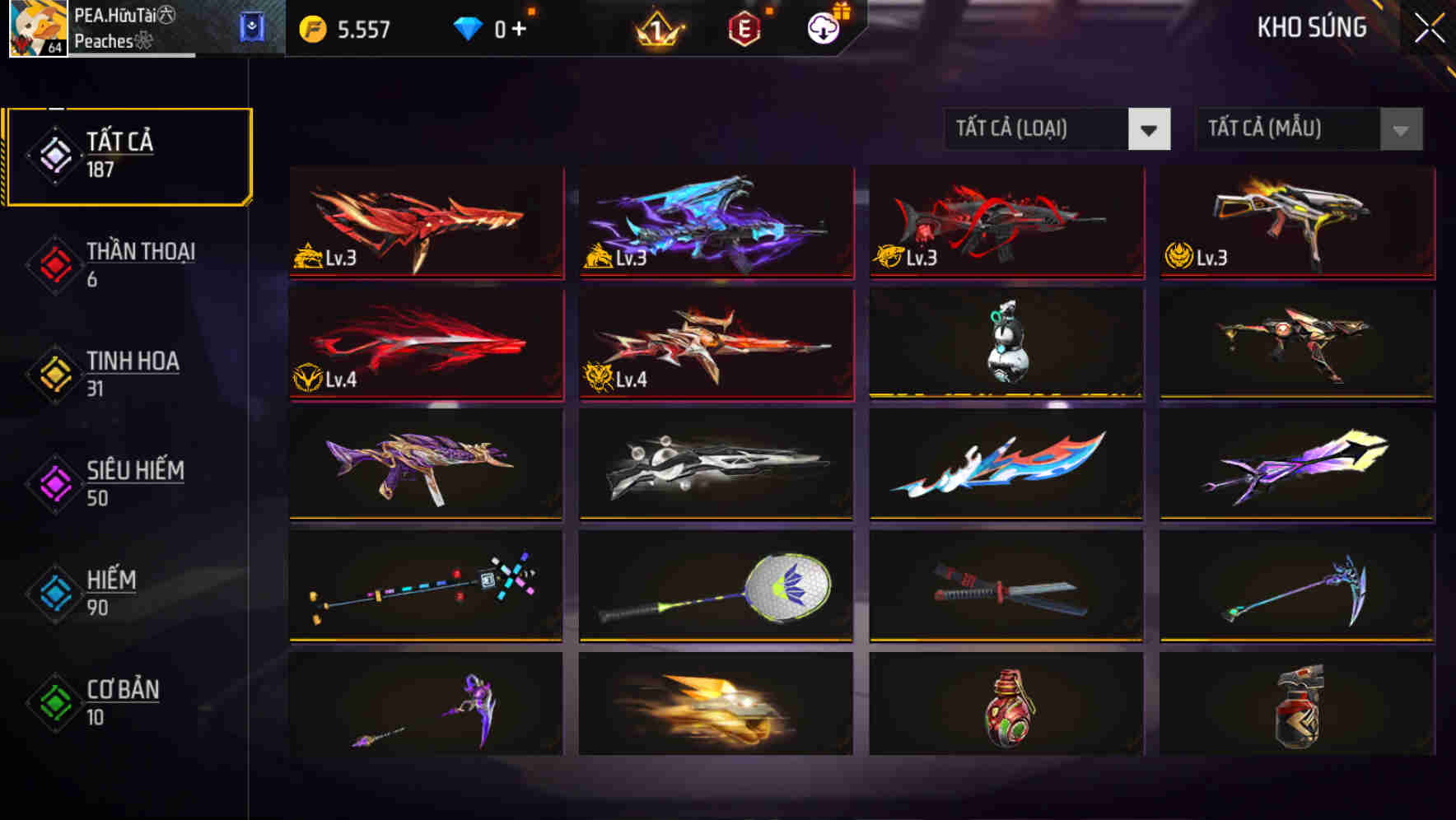This screenshot has width=1456, height=820.
Task: Click the vault badge beside PEA.HữuTài name
Action: pyautogui.click(x=252, y=26)
